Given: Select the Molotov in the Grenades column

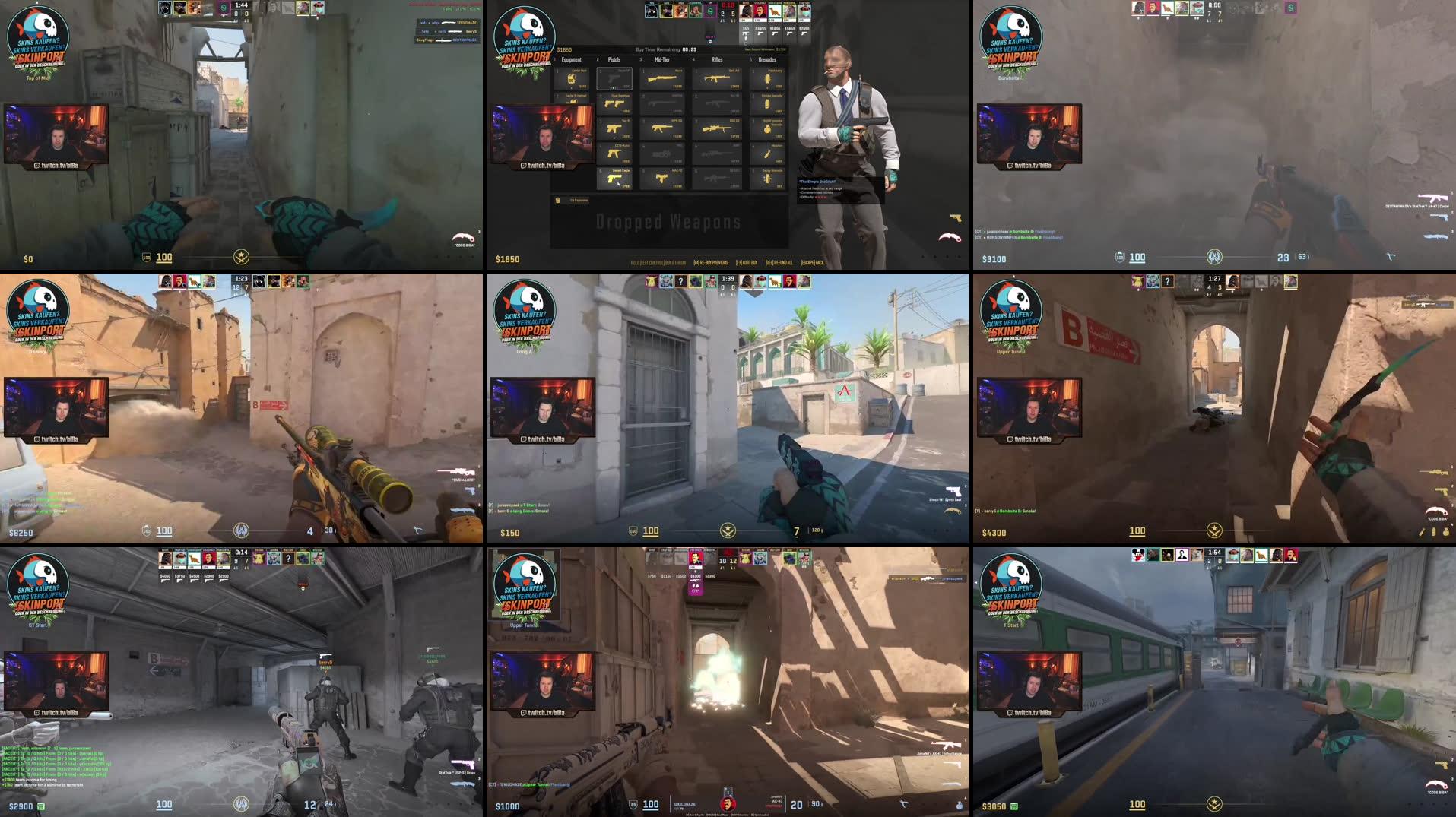Looking at the screenshot, I should [768, 152].
